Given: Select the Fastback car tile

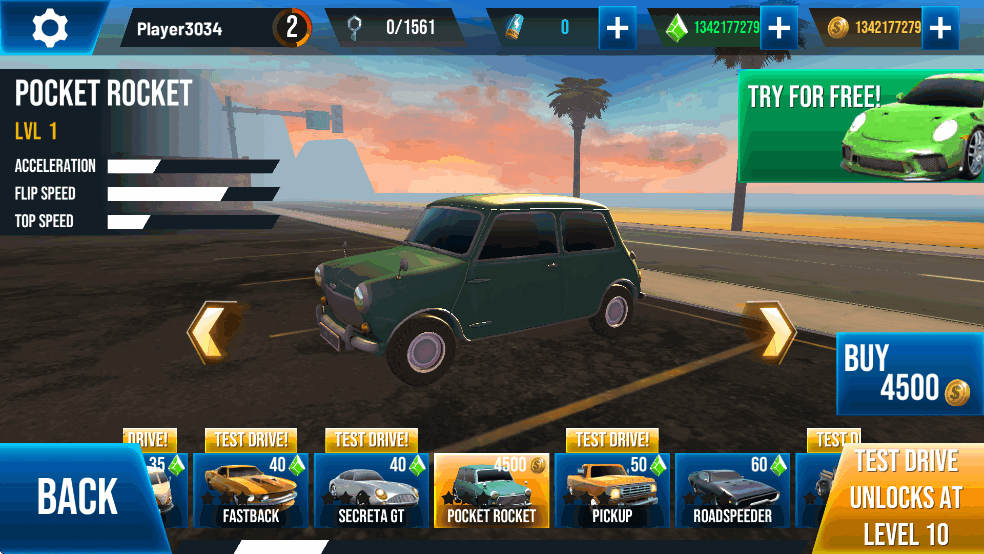Looking at the screenshot, I should (x=250, y=490).
